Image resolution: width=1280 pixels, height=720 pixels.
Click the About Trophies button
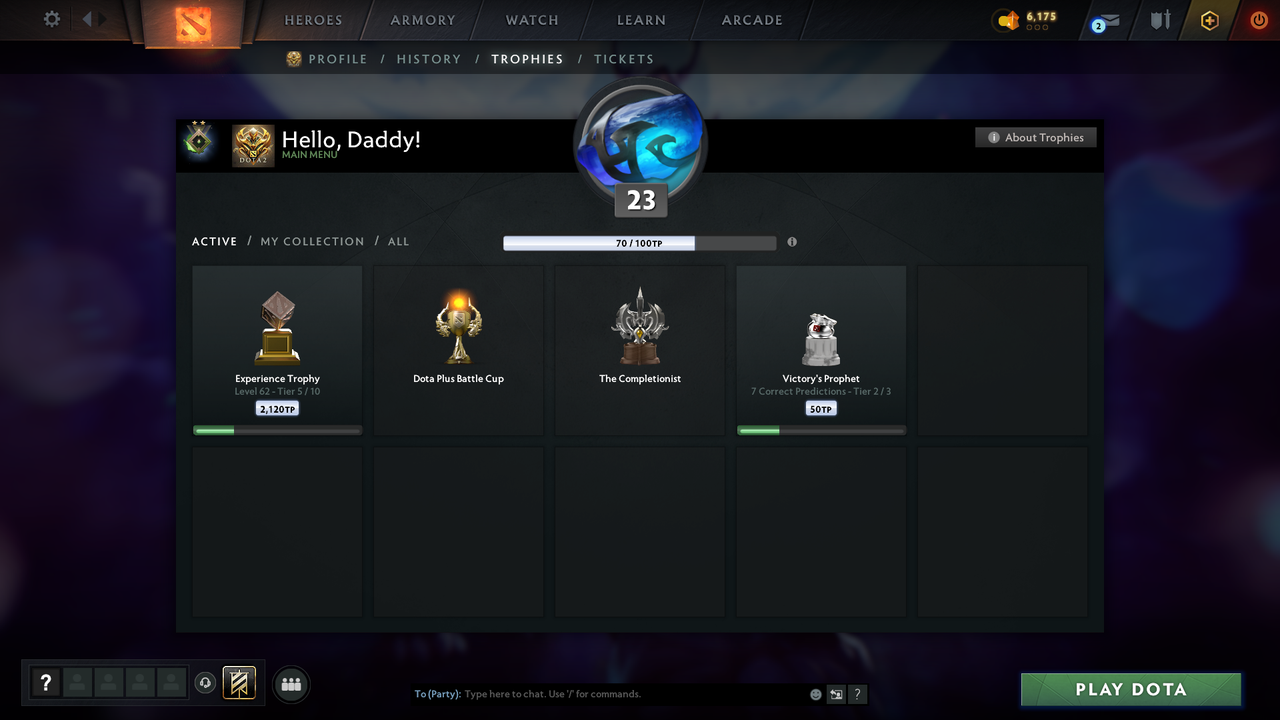[1036, 137]
